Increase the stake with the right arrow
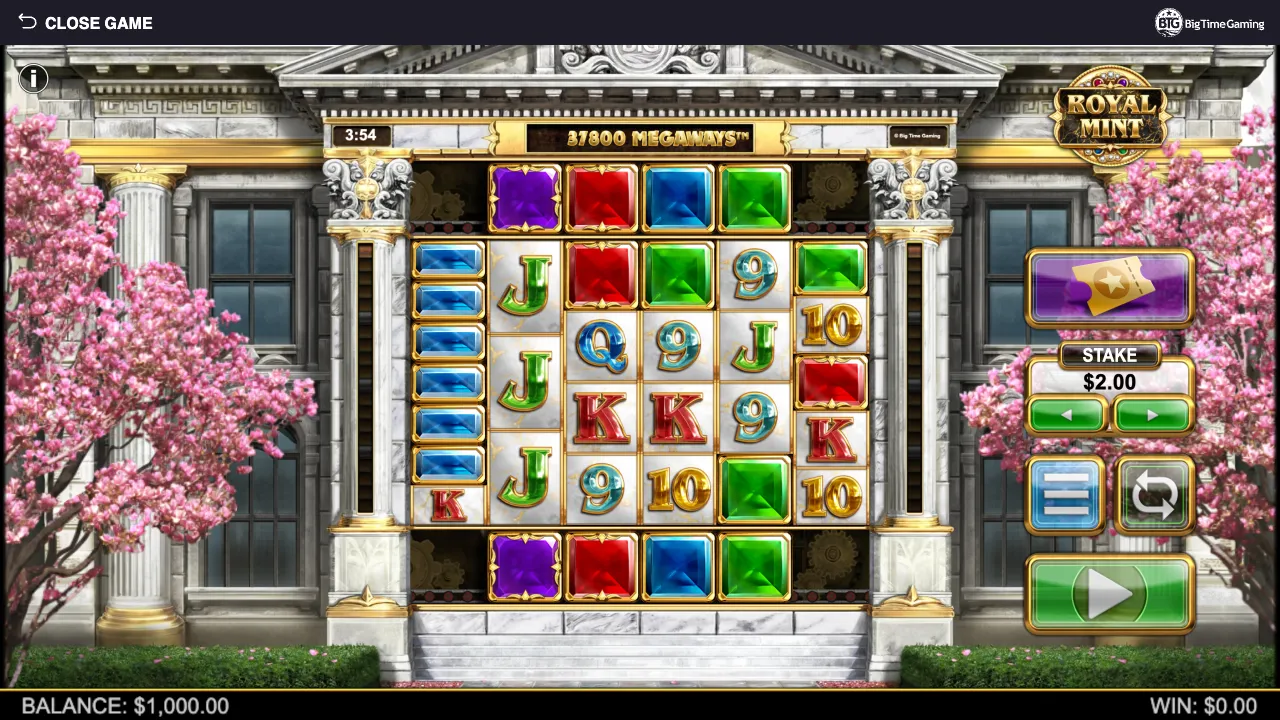 [1152, 415]
